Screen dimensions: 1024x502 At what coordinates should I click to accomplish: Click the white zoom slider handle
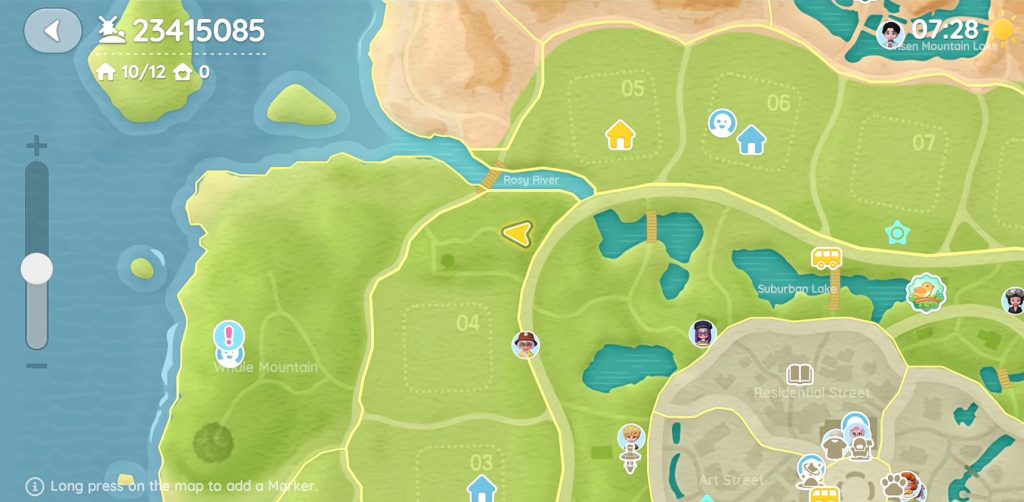pos(37,268)
